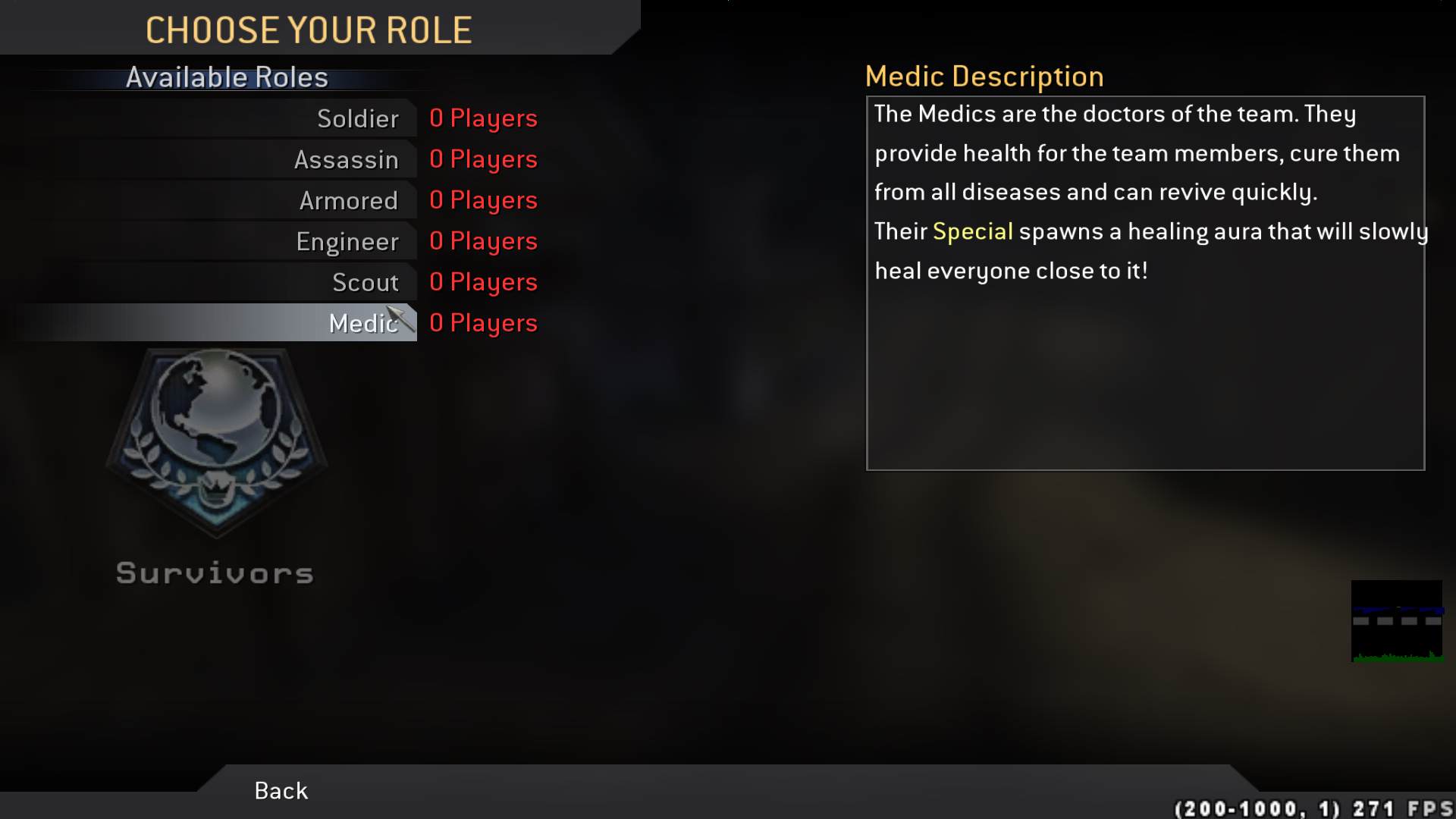The width and height of the screenshot is (1456, 819).
Task: Select the highlighted Medic role
Action: coord(362,322)
